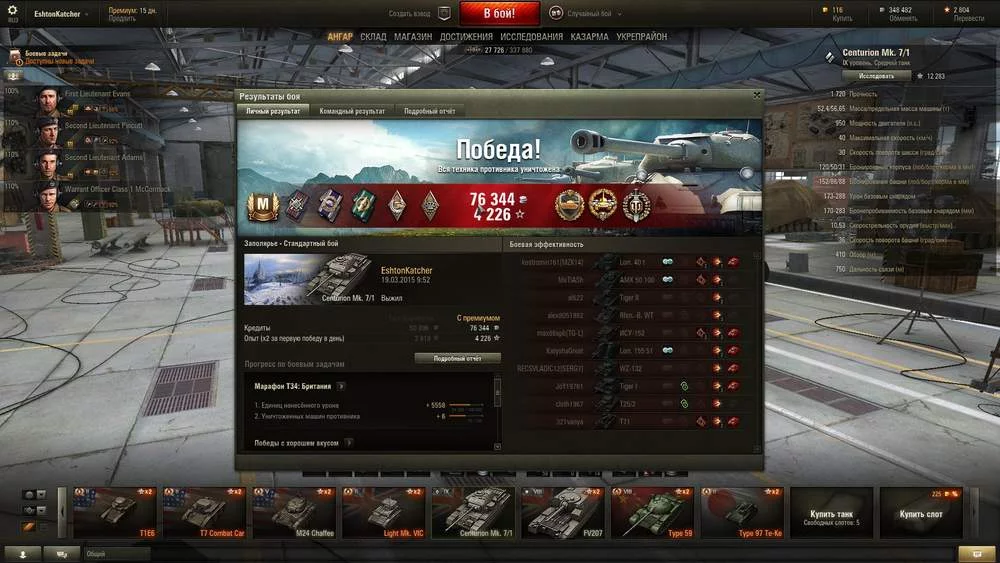Viewport: 1000px width, 563px height.
Task: Click Исследовать for the Centurion Mk. 7/1
Action: tap(876, 76)
